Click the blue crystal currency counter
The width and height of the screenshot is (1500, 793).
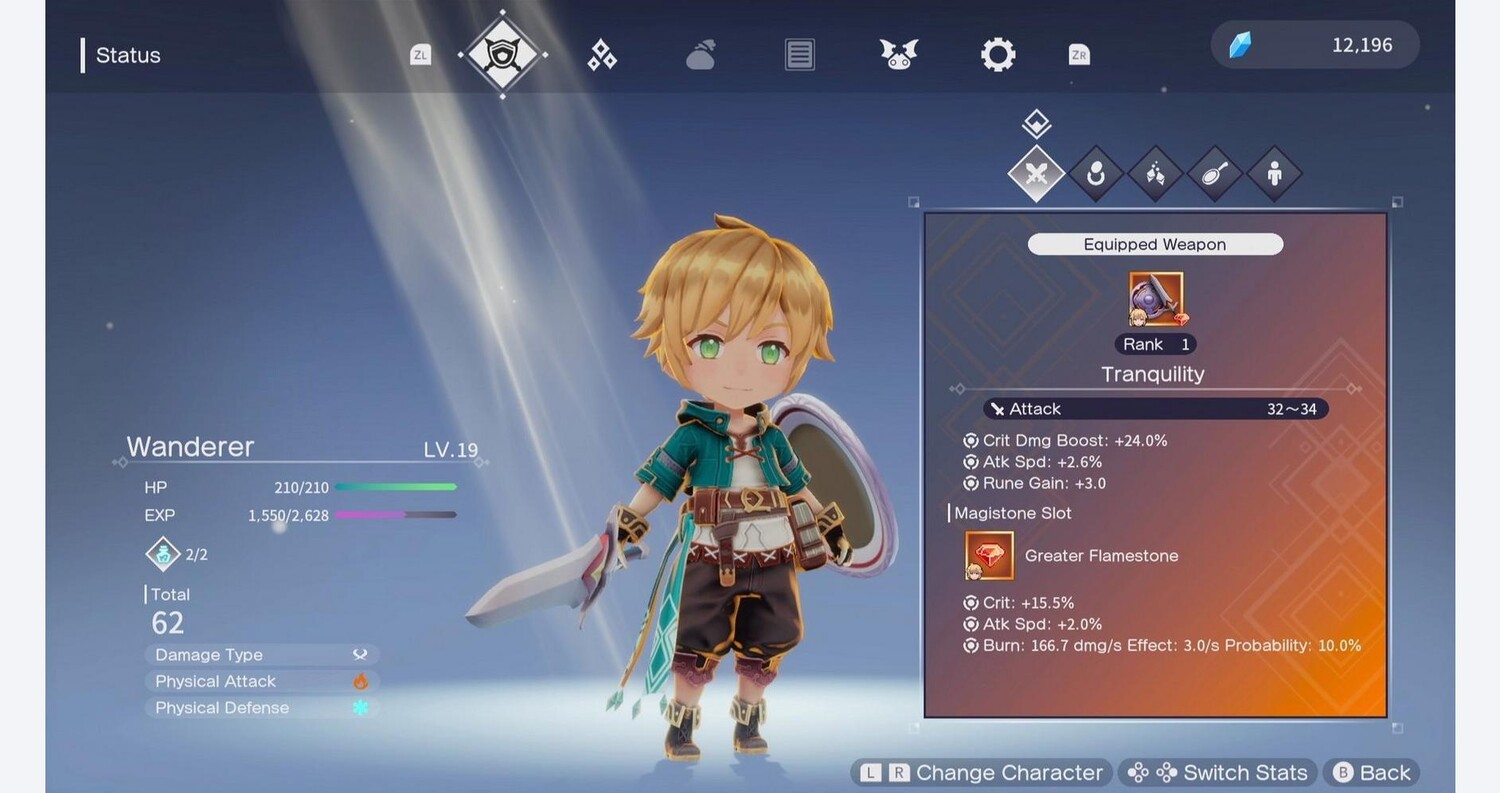coord(1314,45)
